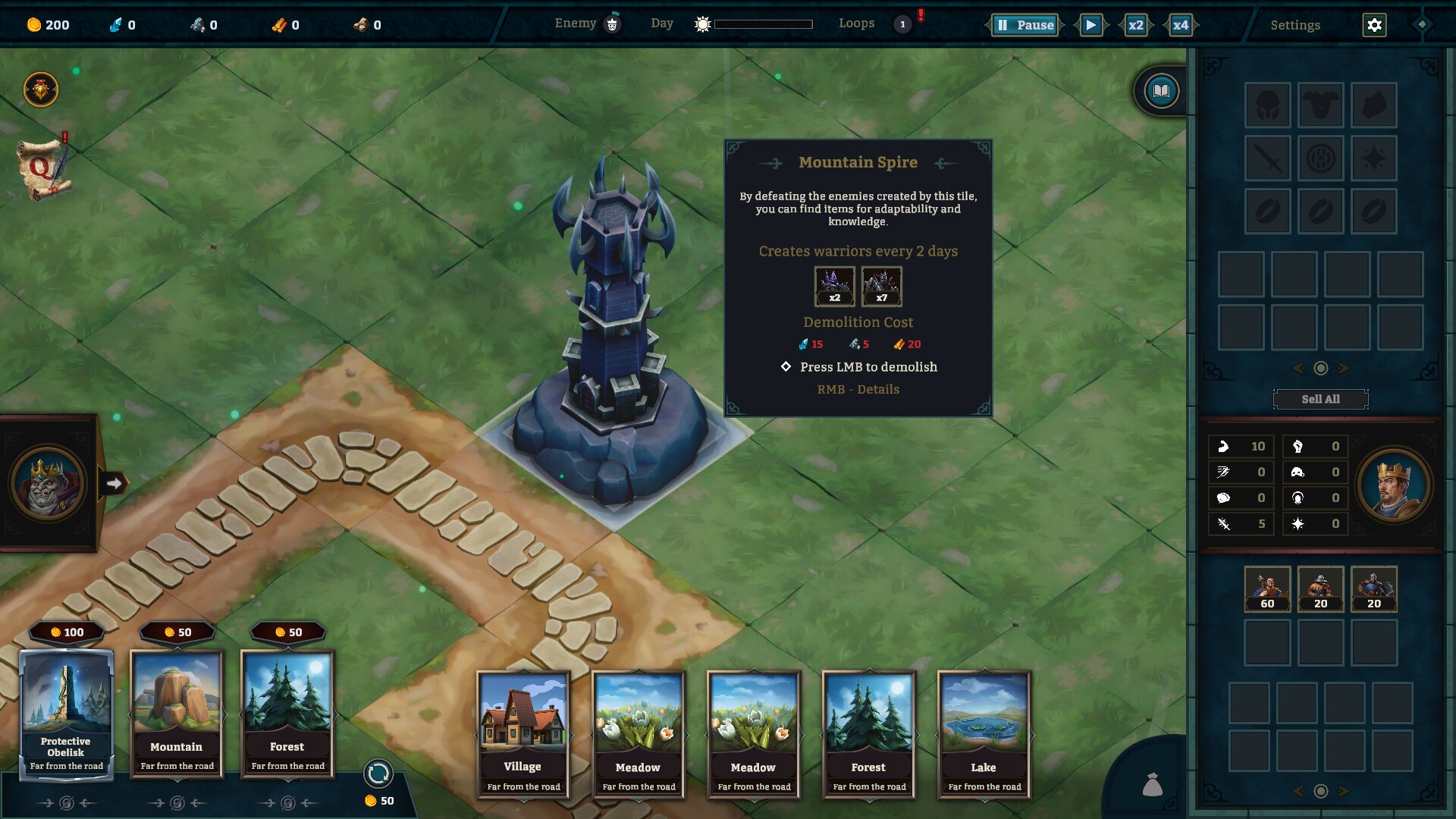Open the loot bag icon
This screenshot has width=1456, height=819.
tap(1152, 785)
